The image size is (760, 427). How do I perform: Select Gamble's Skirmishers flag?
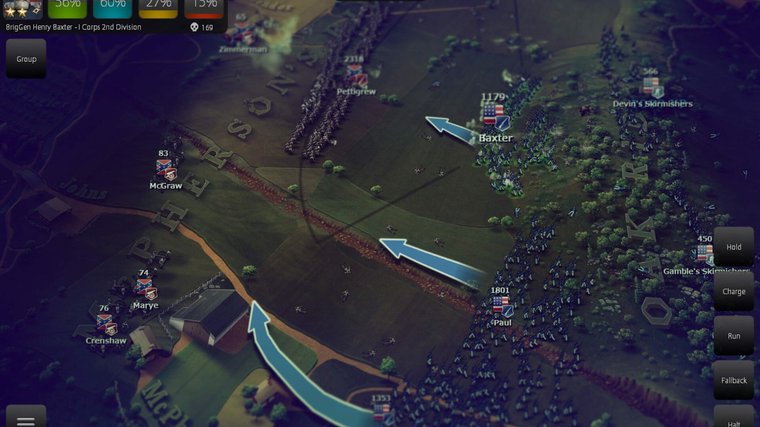tap(706, 254)
